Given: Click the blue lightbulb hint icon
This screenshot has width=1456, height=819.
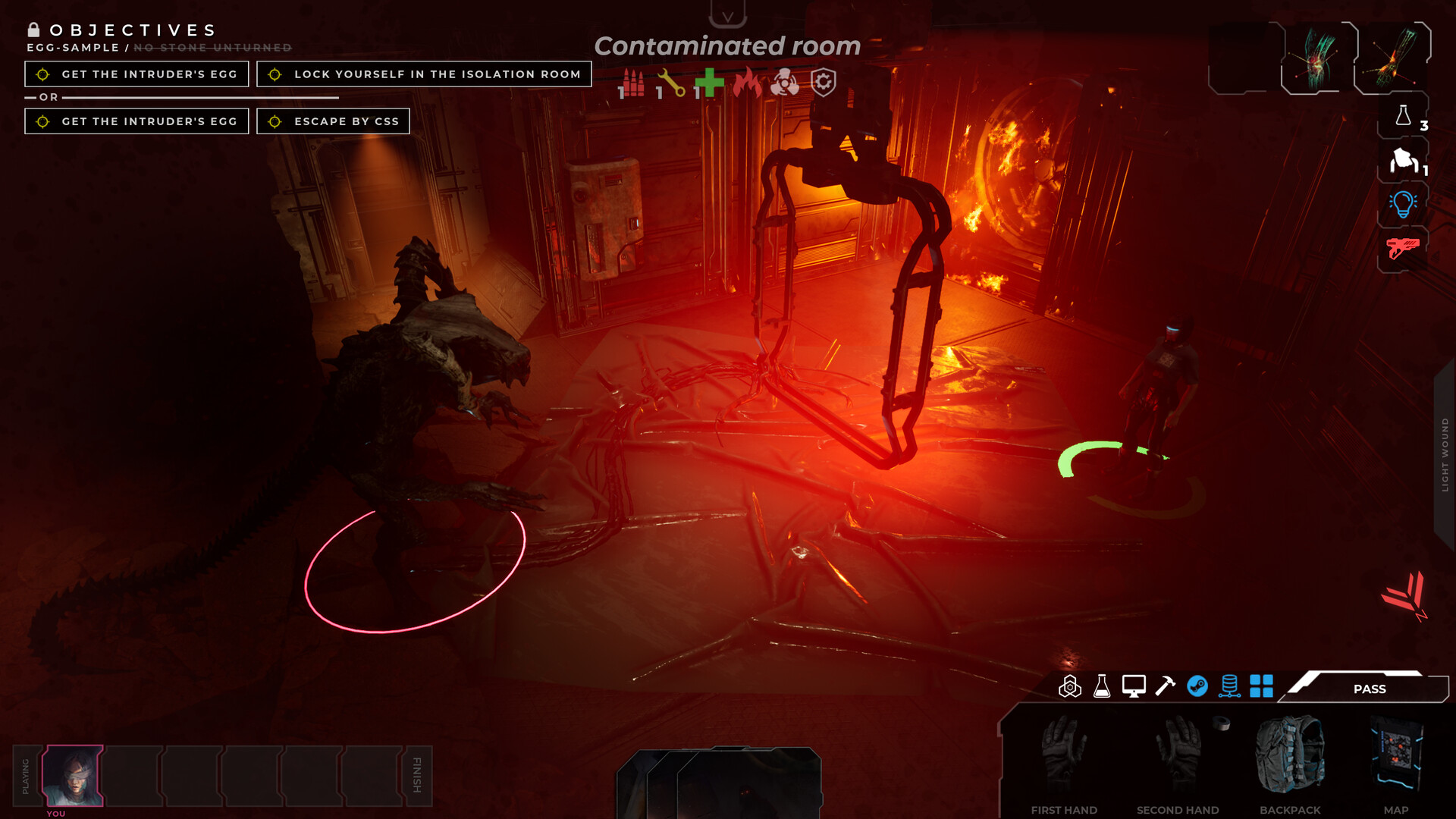Looking at the screenshot, I should 1402,202.
